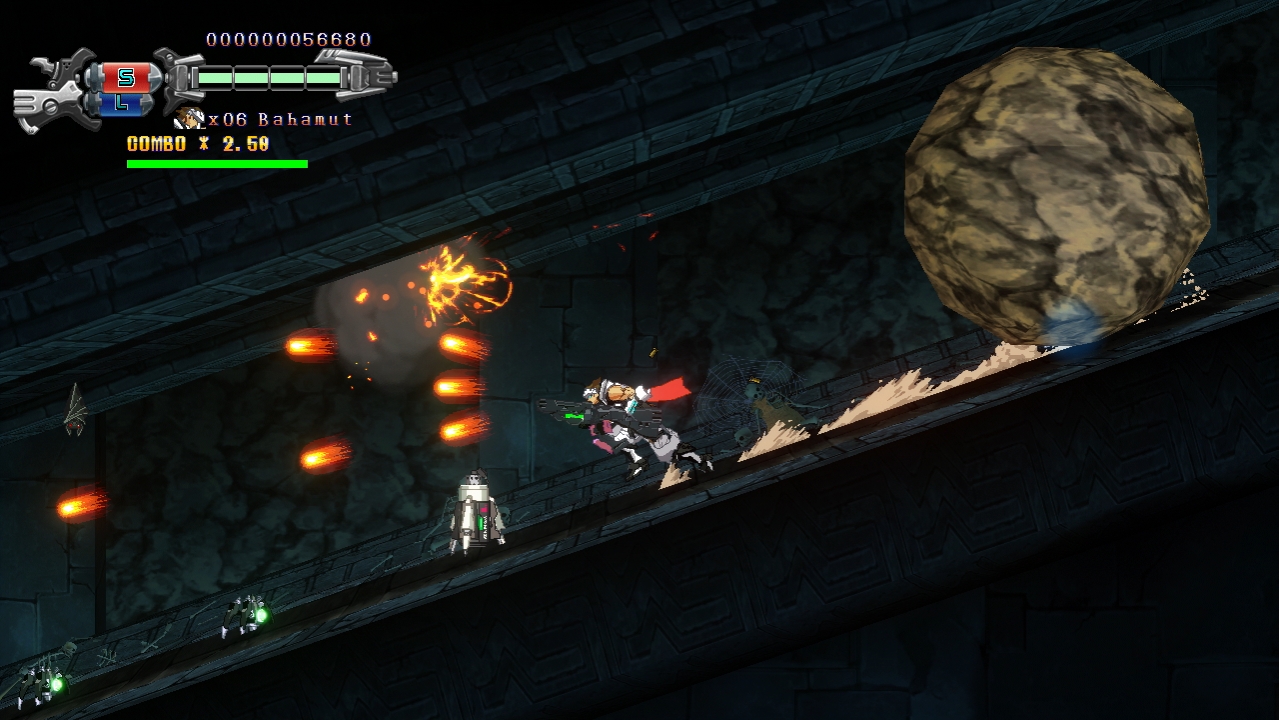
Task: Select the Bahamut character portrait icon
Action: [x=188, y=117]
